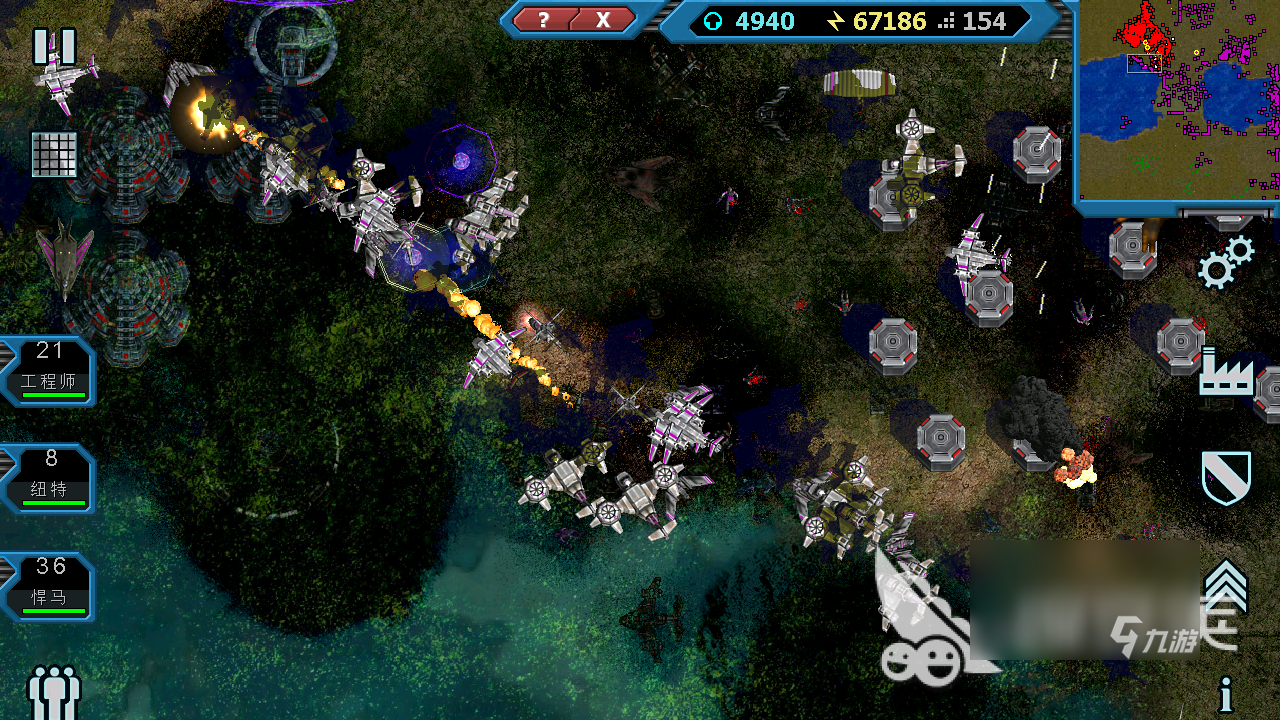The height and width of the screenshot is (720, 1280).
Task: Open the factory build menu
Action: (1226, 372)
